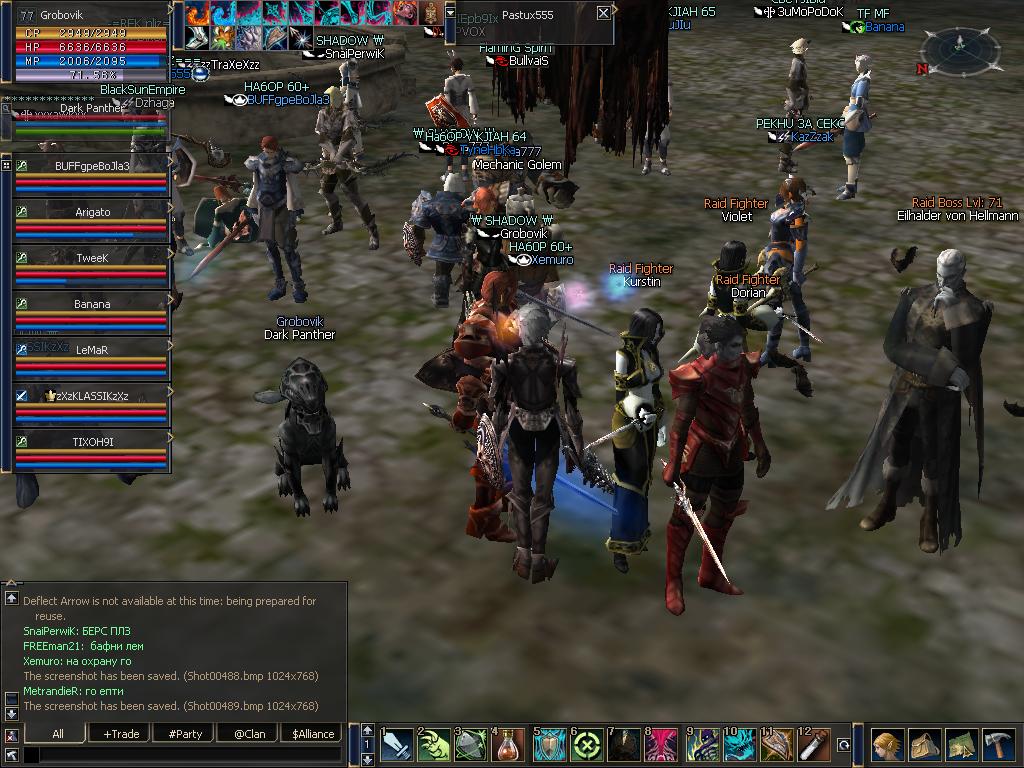Click the chat message input field
Screen dimensions: 1024x768
pos(180,755)
